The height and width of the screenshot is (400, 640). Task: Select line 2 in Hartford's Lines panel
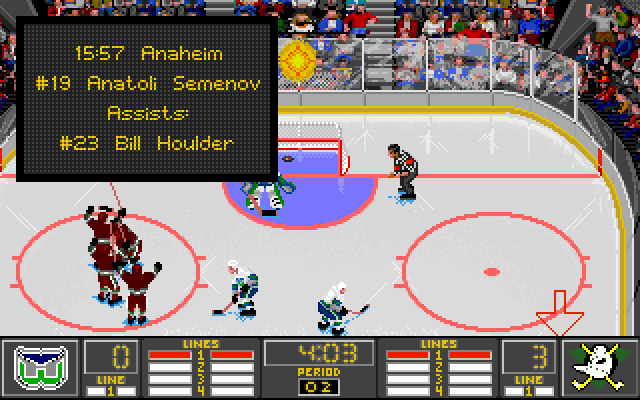pyautogui.click(x=200, y=366)
